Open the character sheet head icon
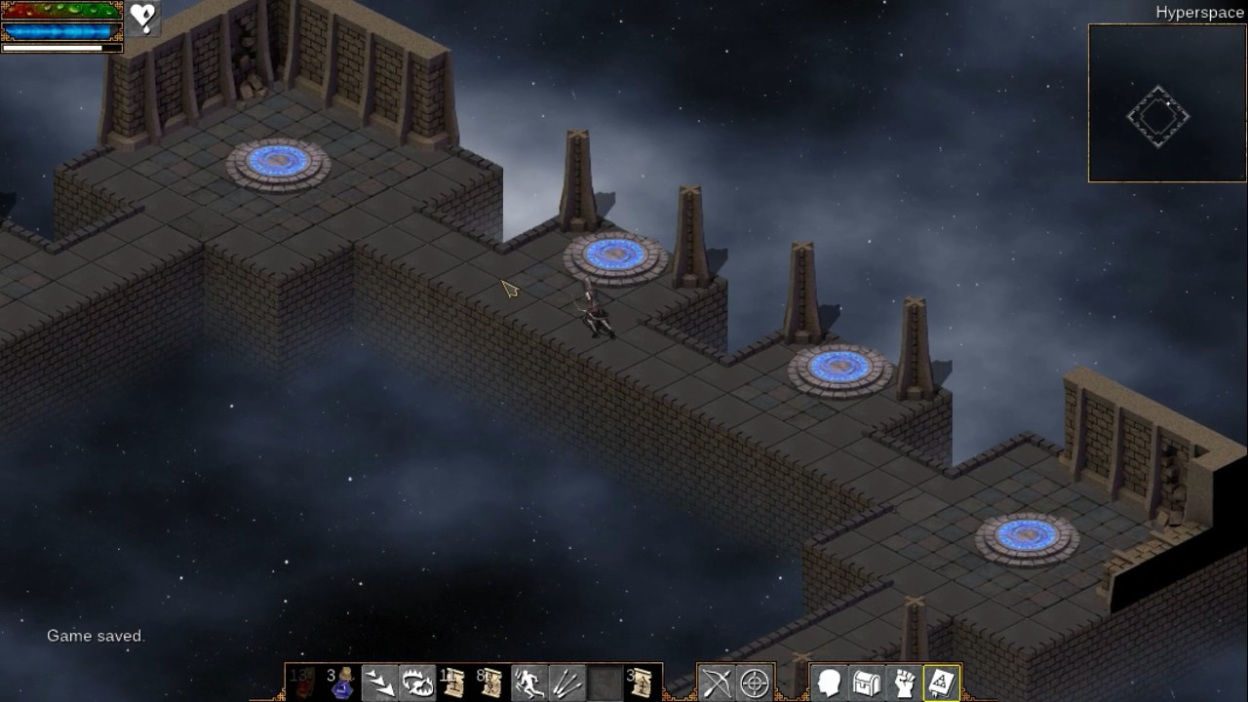The height and width of the screenshot is (702, 1248). 828,683
